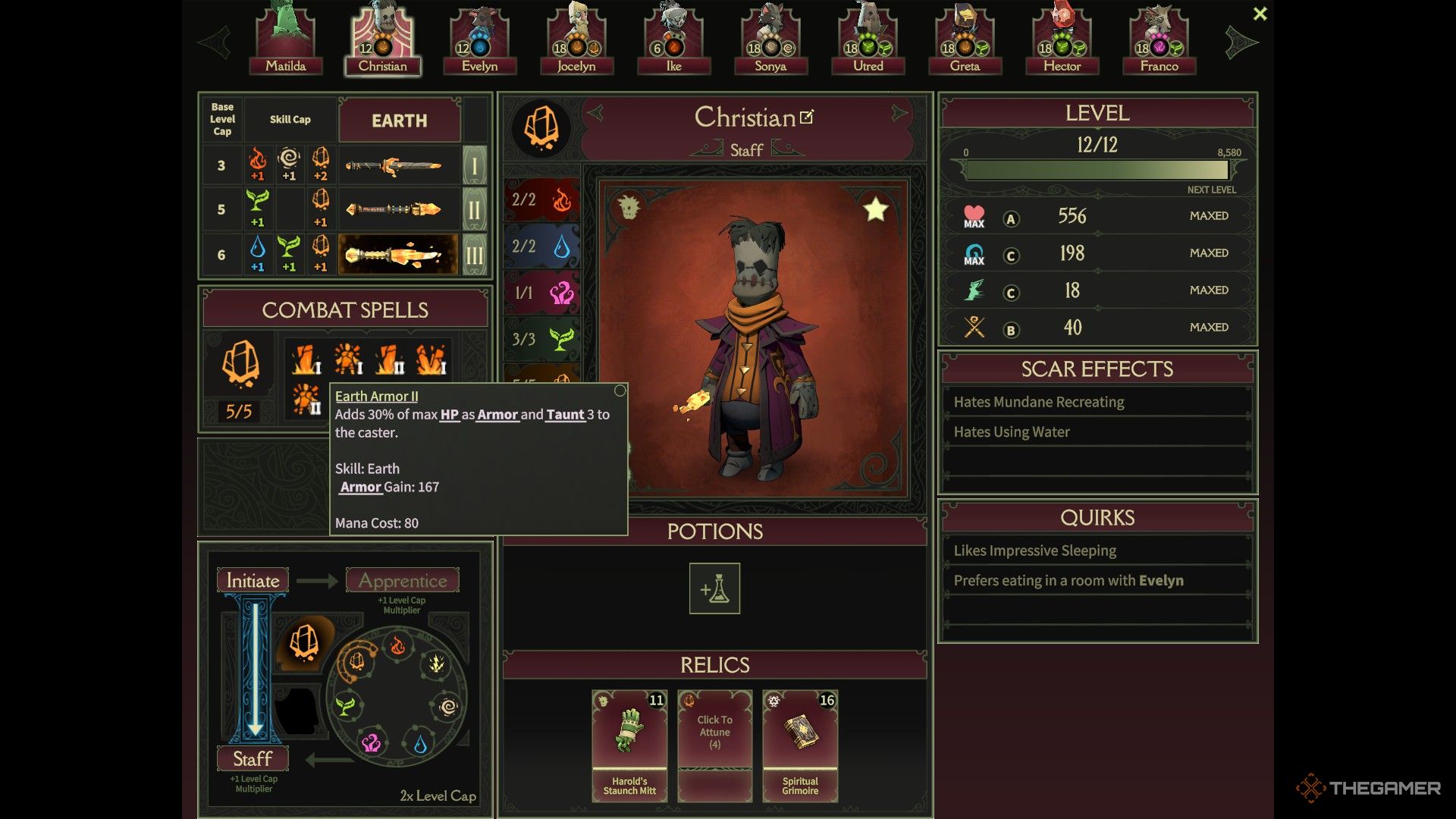Choose the Apprentice rank button
Viewport: 1456px width, 819px height.
(x=403, y=580)
